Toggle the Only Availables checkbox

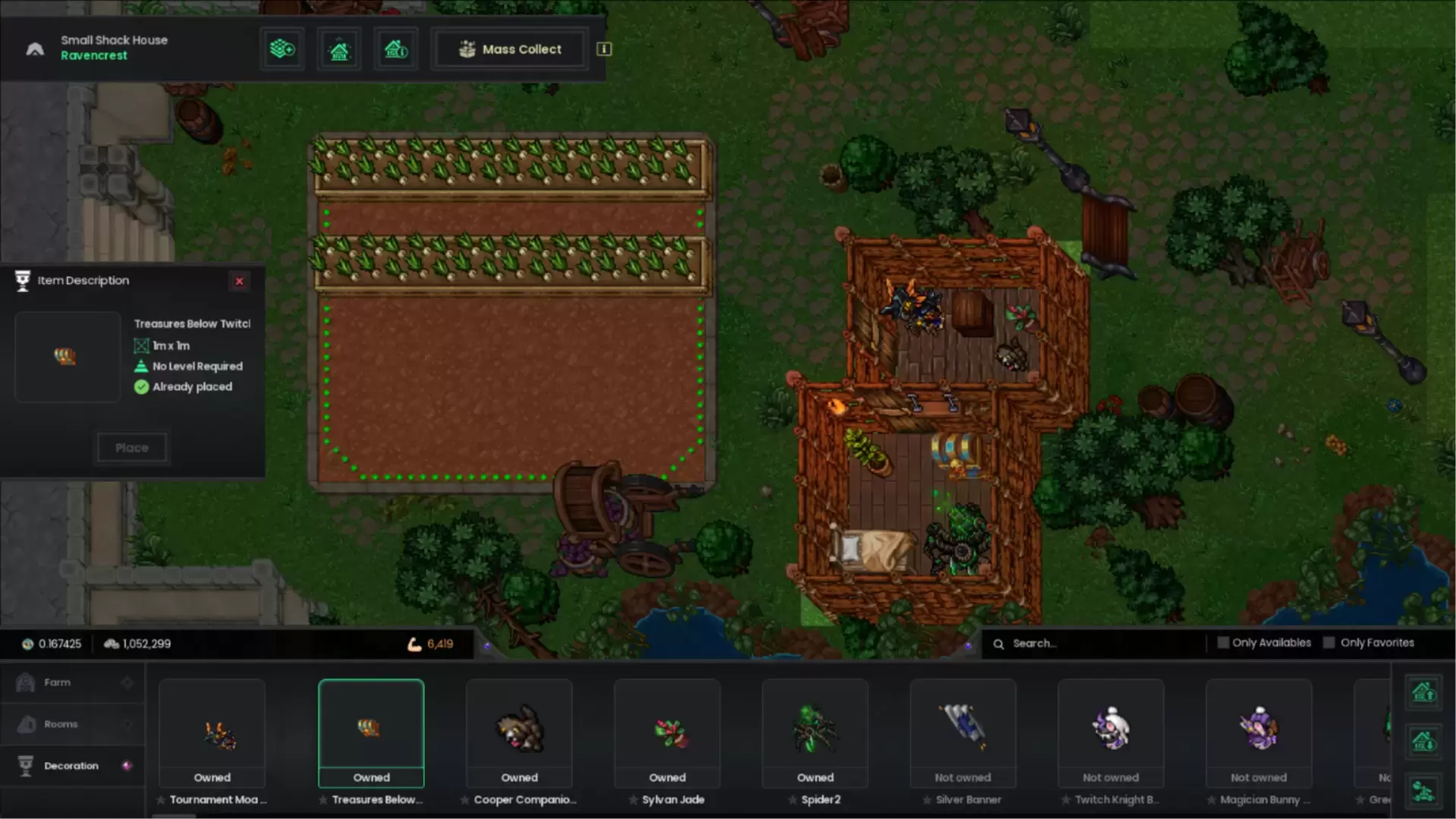[x=1223, y=643]
